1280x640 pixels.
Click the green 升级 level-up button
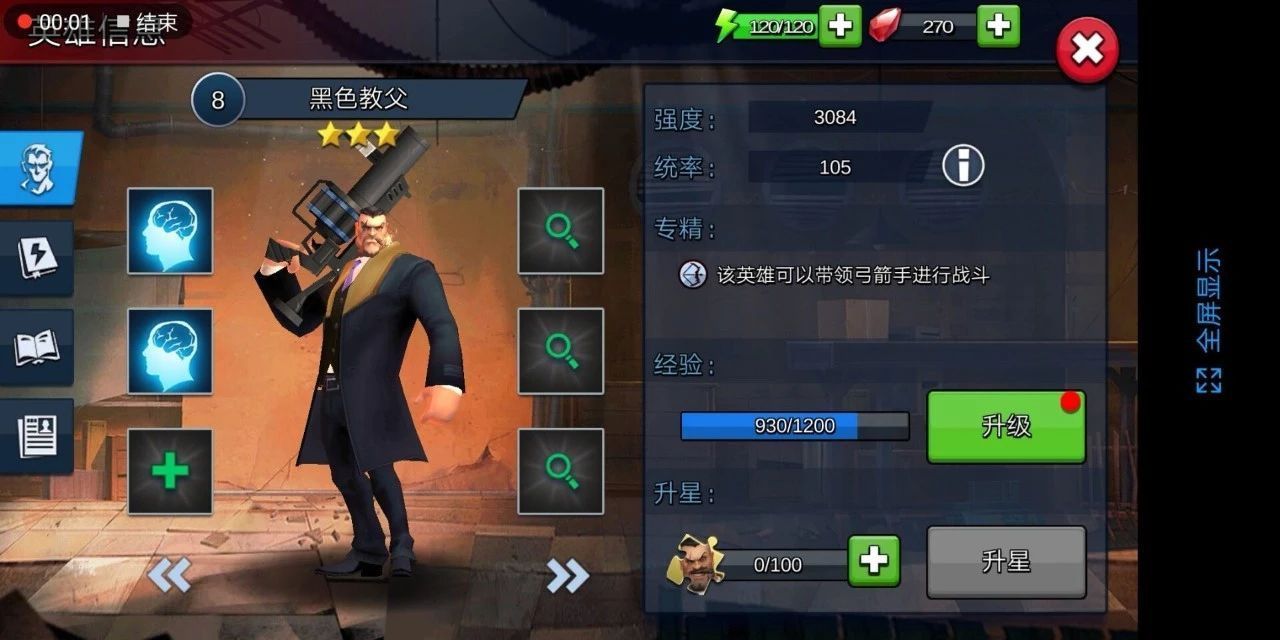click(x=1006, y=427)
